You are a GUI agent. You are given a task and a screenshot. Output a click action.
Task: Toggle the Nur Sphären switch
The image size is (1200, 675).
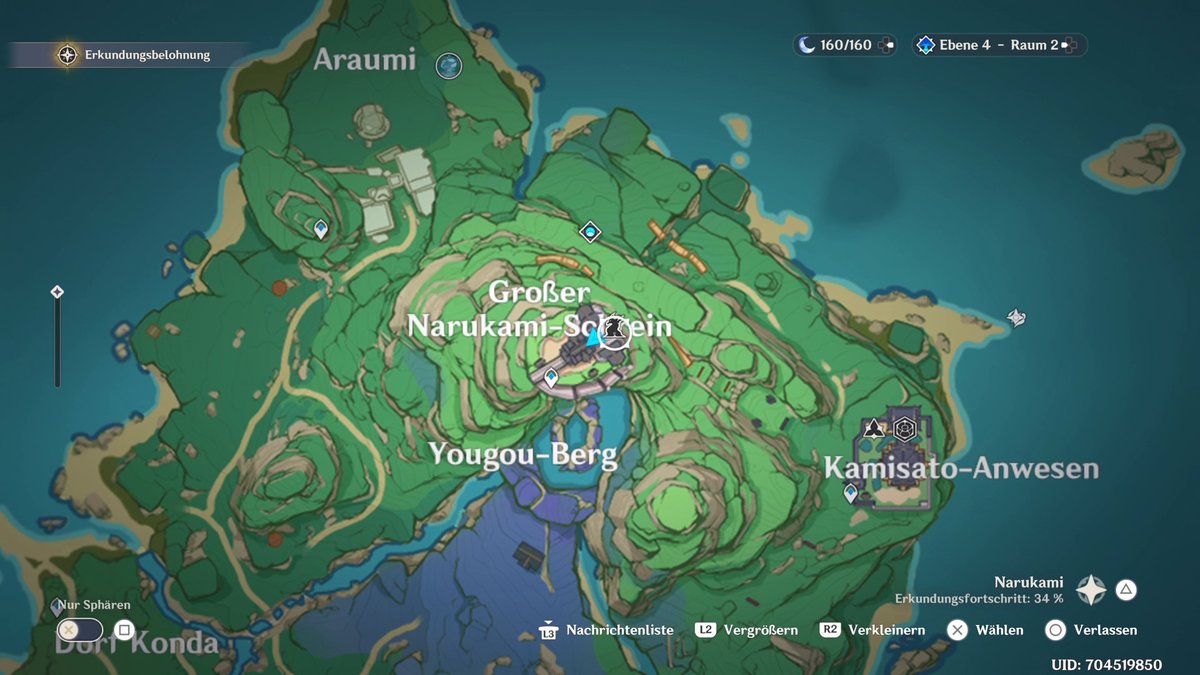[81, 630]
